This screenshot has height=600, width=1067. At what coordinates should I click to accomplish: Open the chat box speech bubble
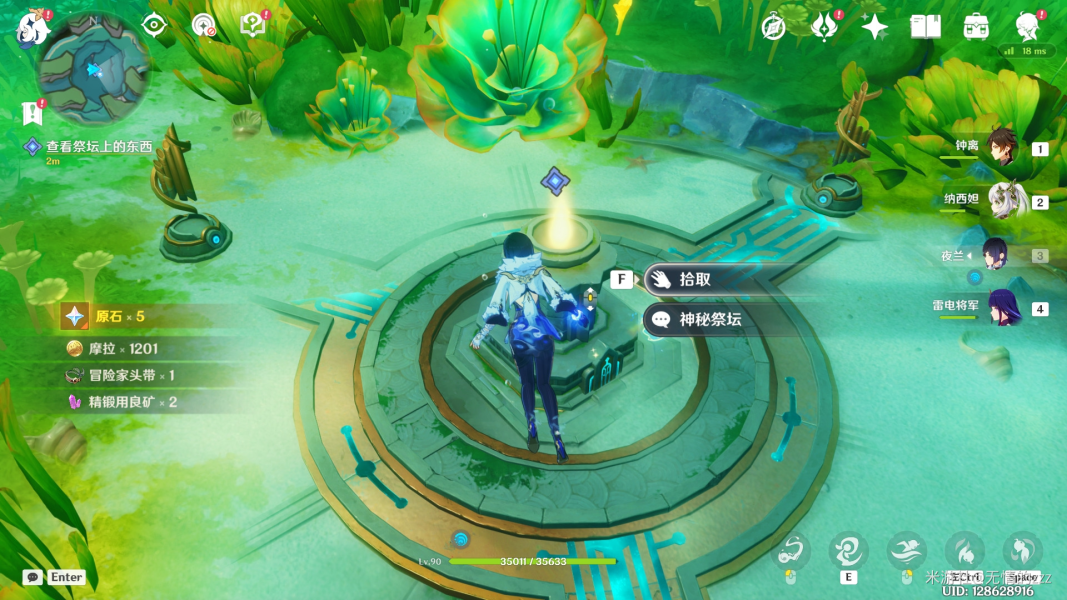[33, 577]
